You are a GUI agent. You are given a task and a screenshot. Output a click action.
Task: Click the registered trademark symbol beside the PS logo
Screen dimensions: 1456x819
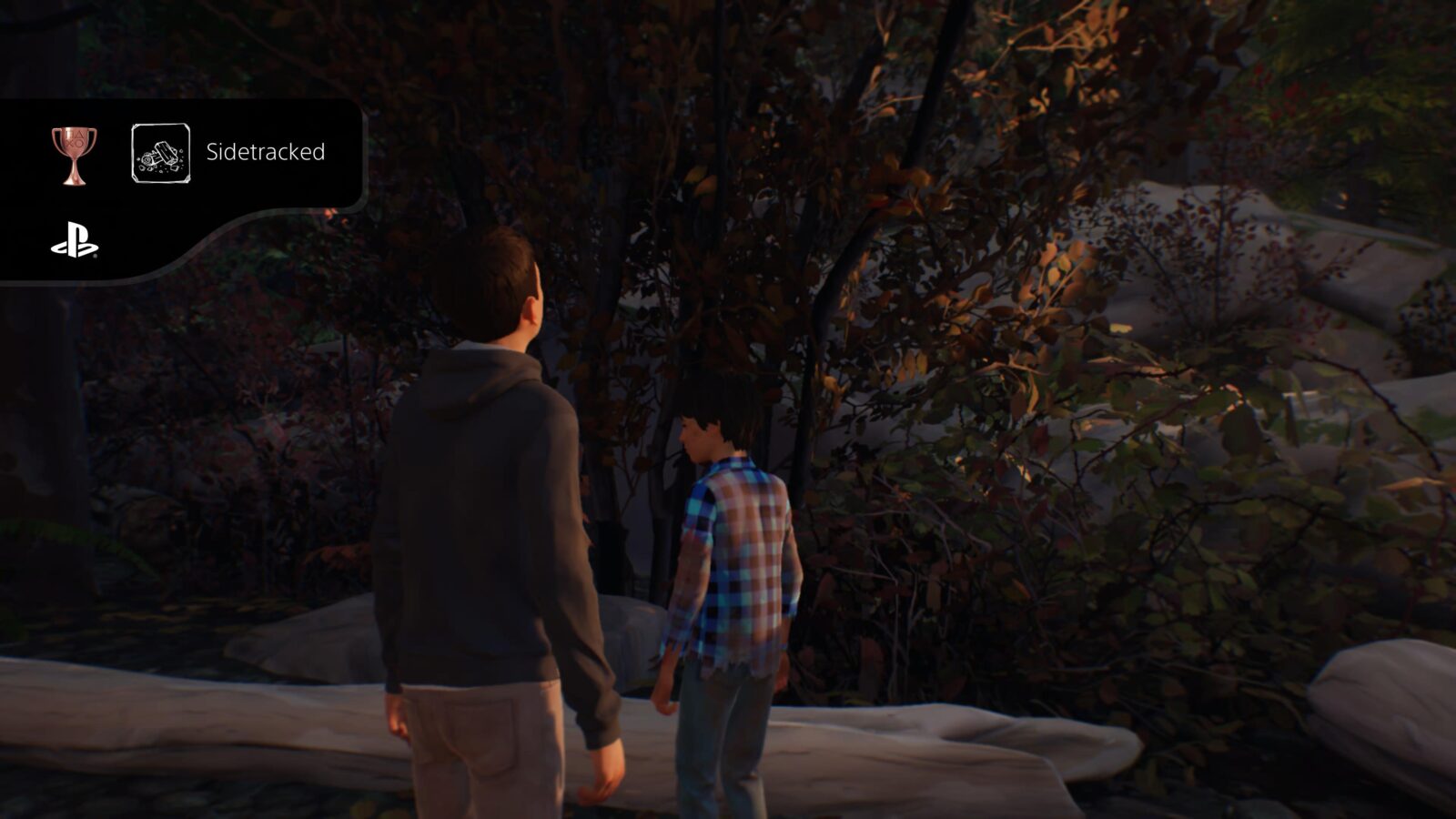point(95,256)
